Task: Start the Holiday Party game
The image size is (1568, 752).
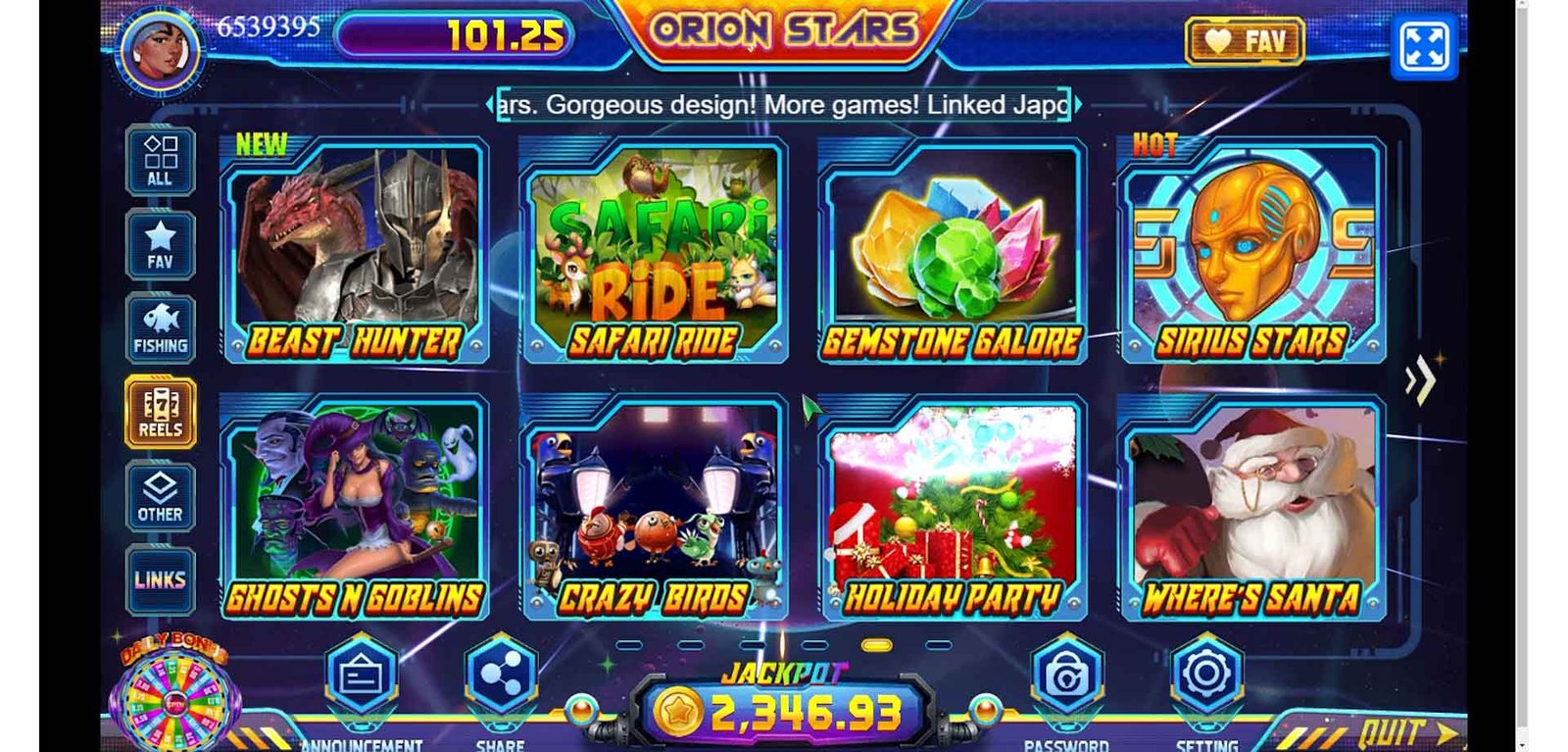Action: click(952, 508)
